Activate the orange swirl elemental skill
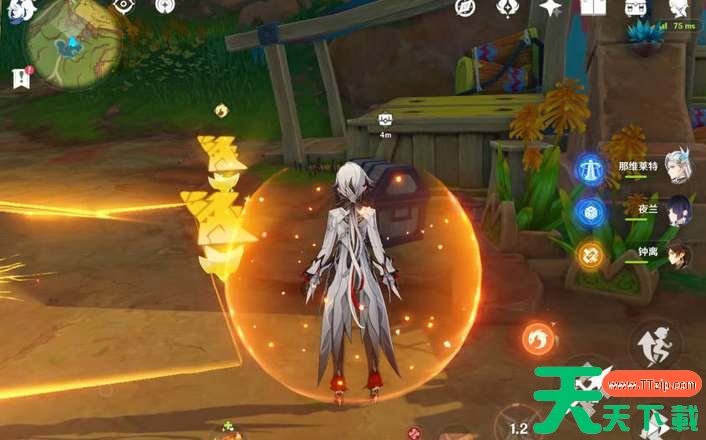This screenshot has width=706, height=440. click(540, 340)
